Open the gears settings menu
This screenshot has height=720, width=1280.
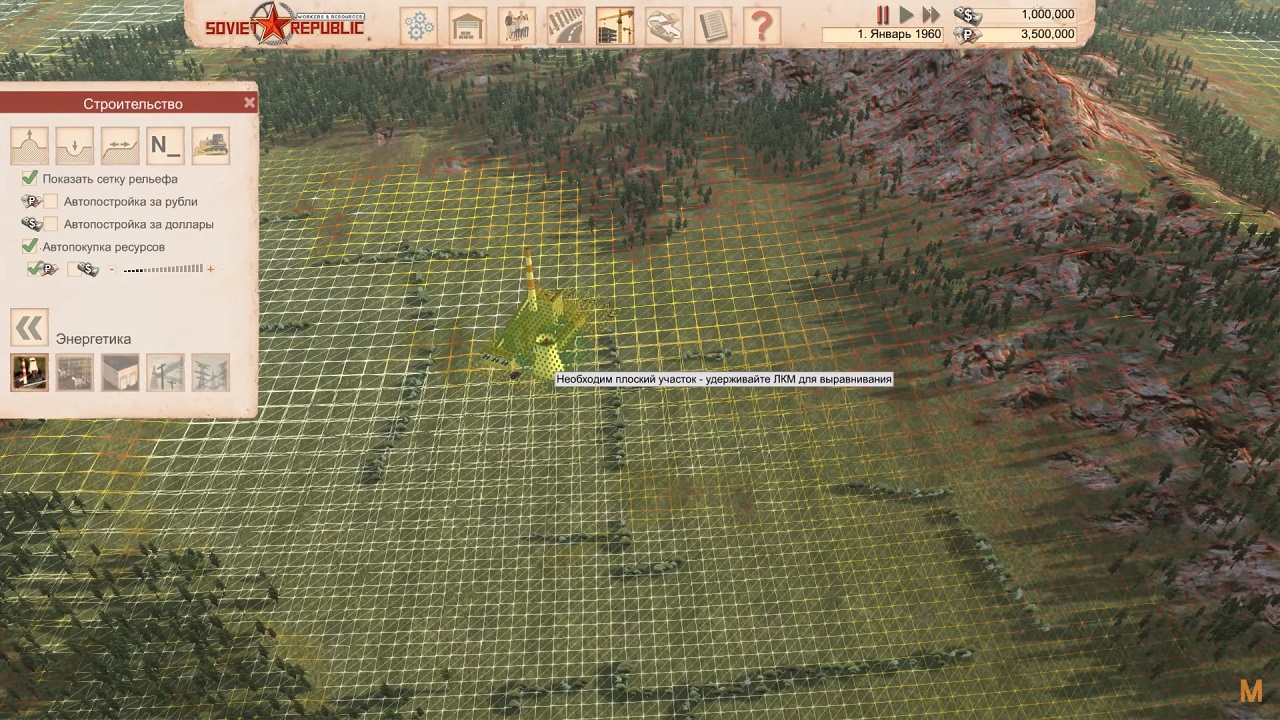[419, 25]
